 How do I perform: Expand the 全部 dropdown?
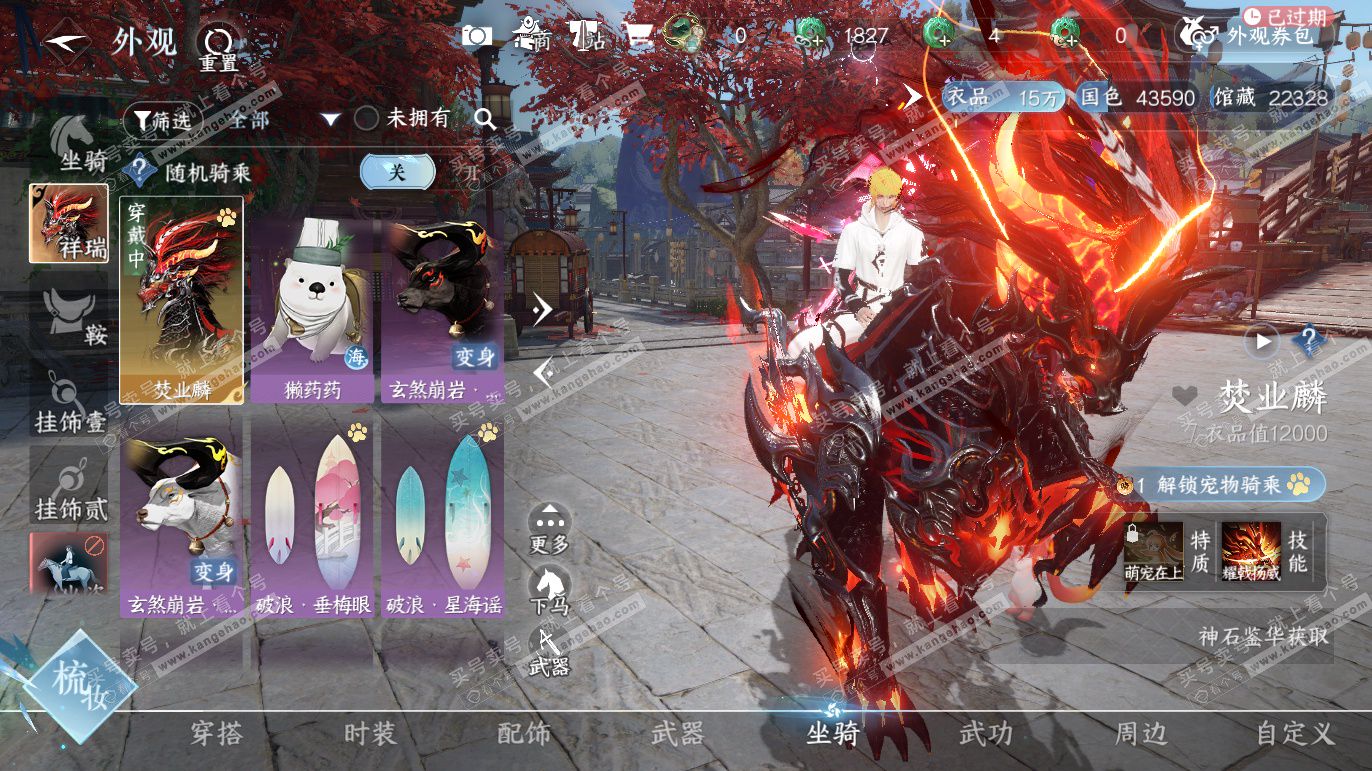[330, 120]
